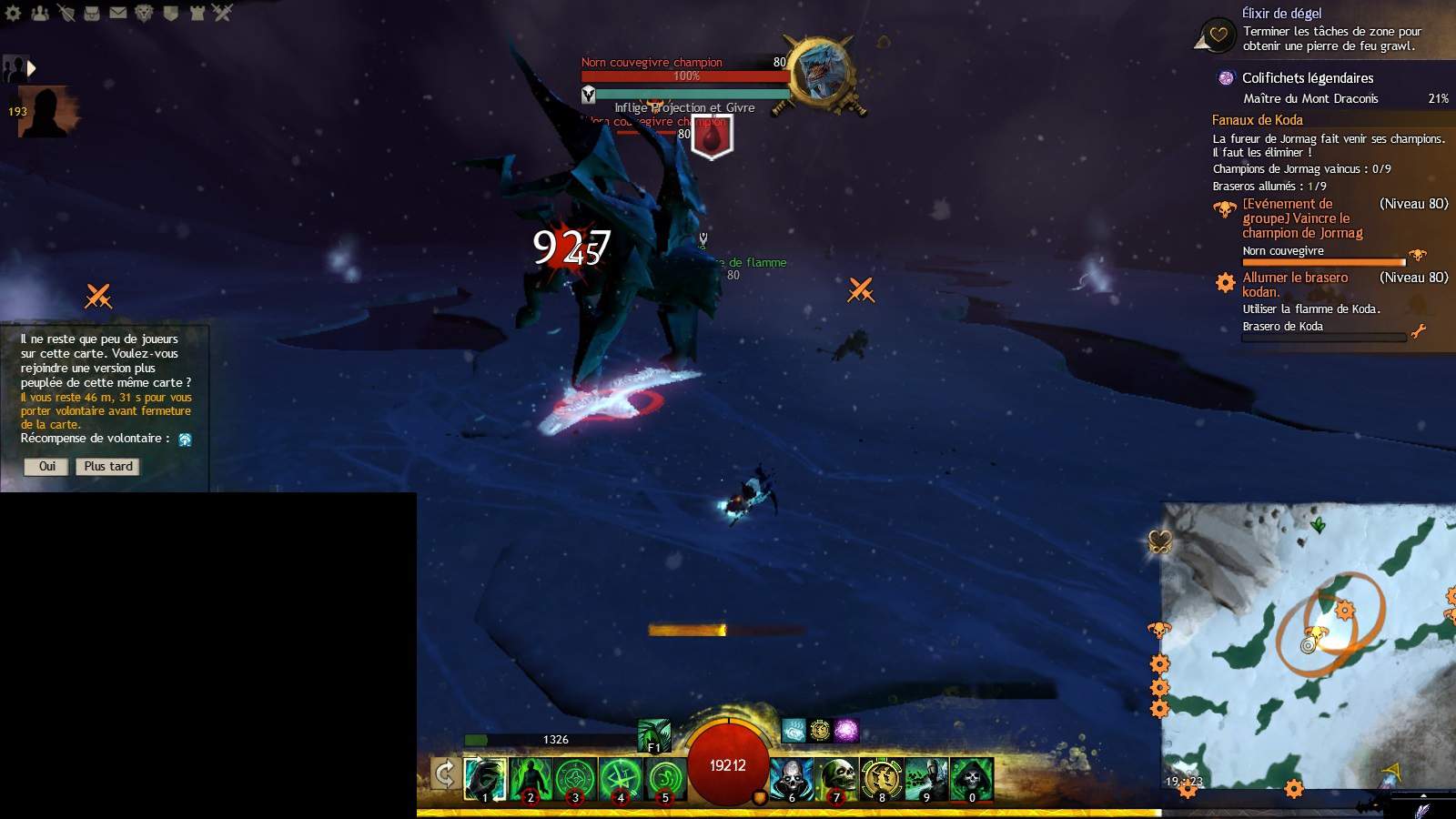The width and height of the screenshot is (1456, 819).
Task: Open the guild shield icon
Action: click(x=170, y=13)
